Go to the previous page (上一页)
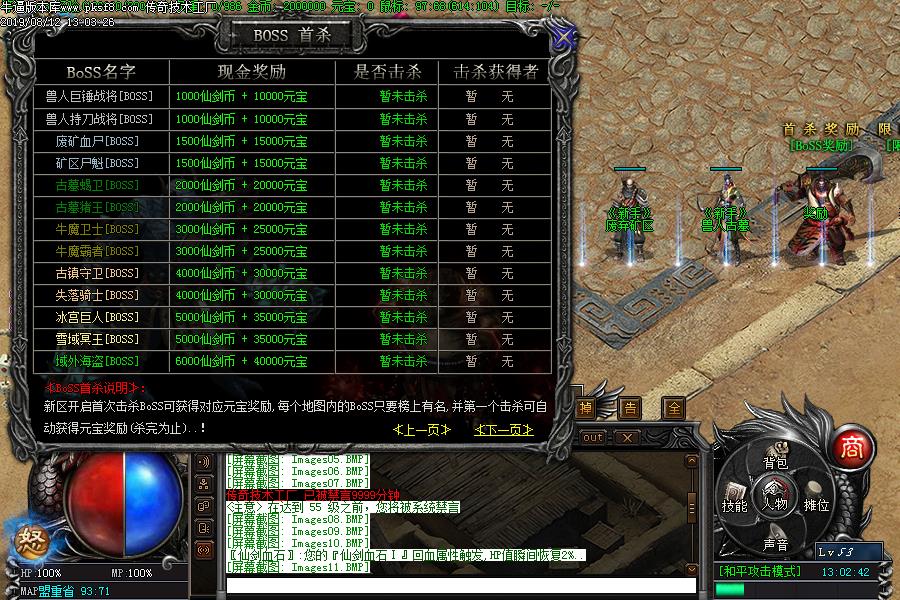 pyautogui.click(x=422, y=429)
